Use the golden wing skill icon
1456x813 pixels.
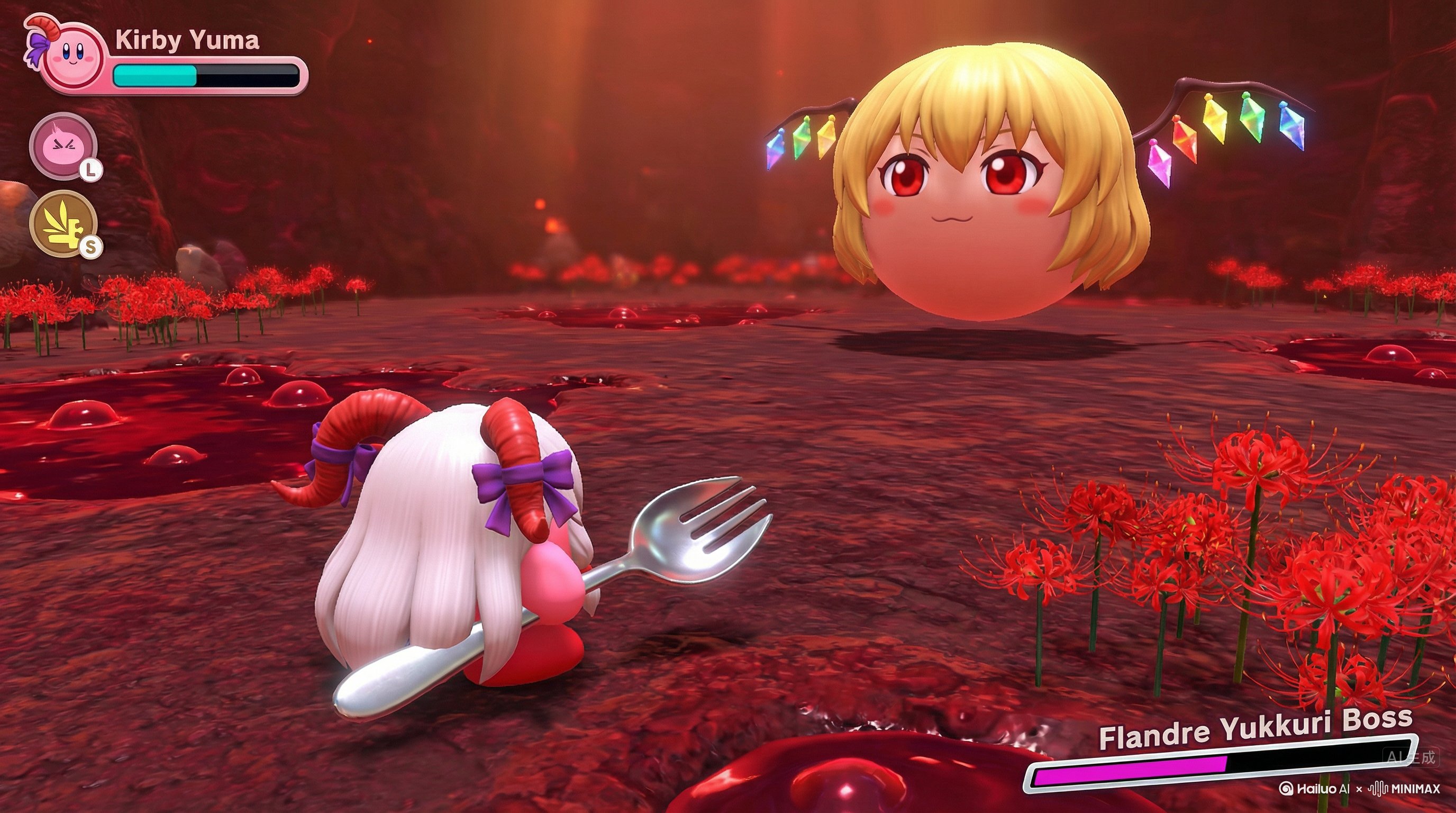(63, 224)
